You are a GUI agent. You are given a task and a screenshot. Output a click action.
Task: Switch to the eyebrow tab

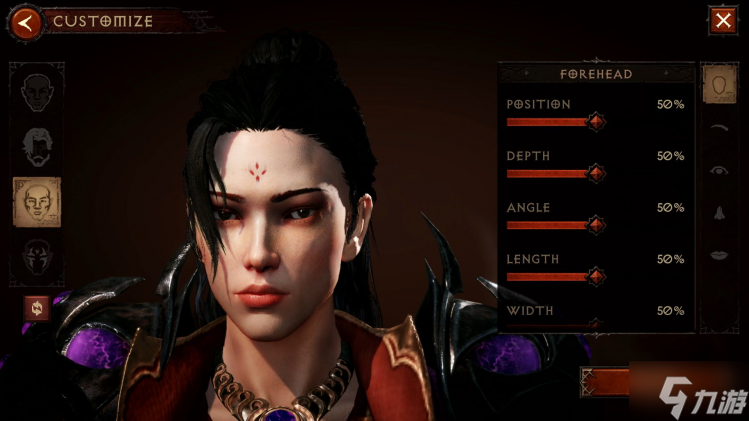(x=718, y=129)
